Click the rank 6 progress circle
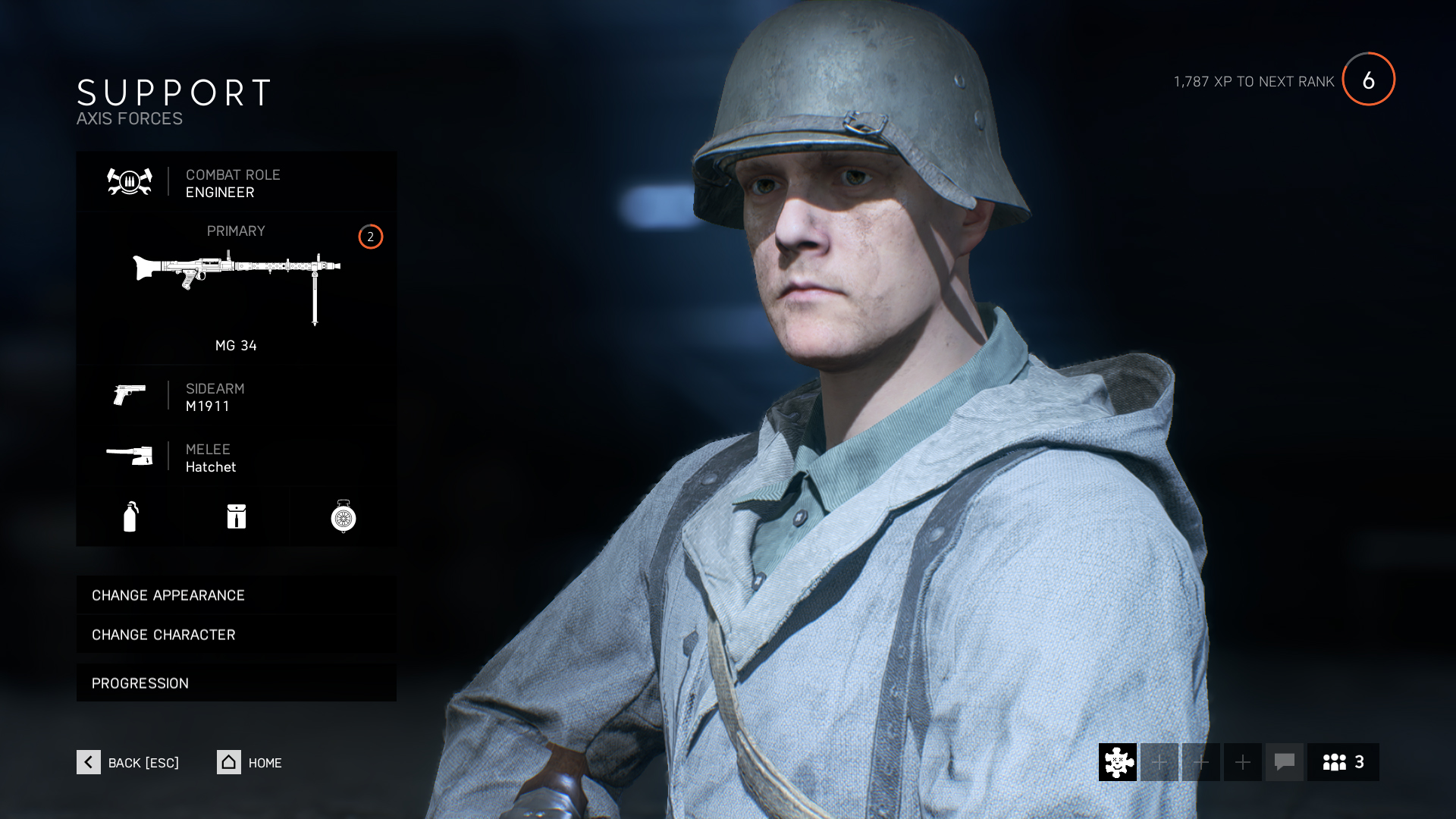The height and width of the screenshot is (819, 1456). pyautogui.click(x=1370, y=80)
